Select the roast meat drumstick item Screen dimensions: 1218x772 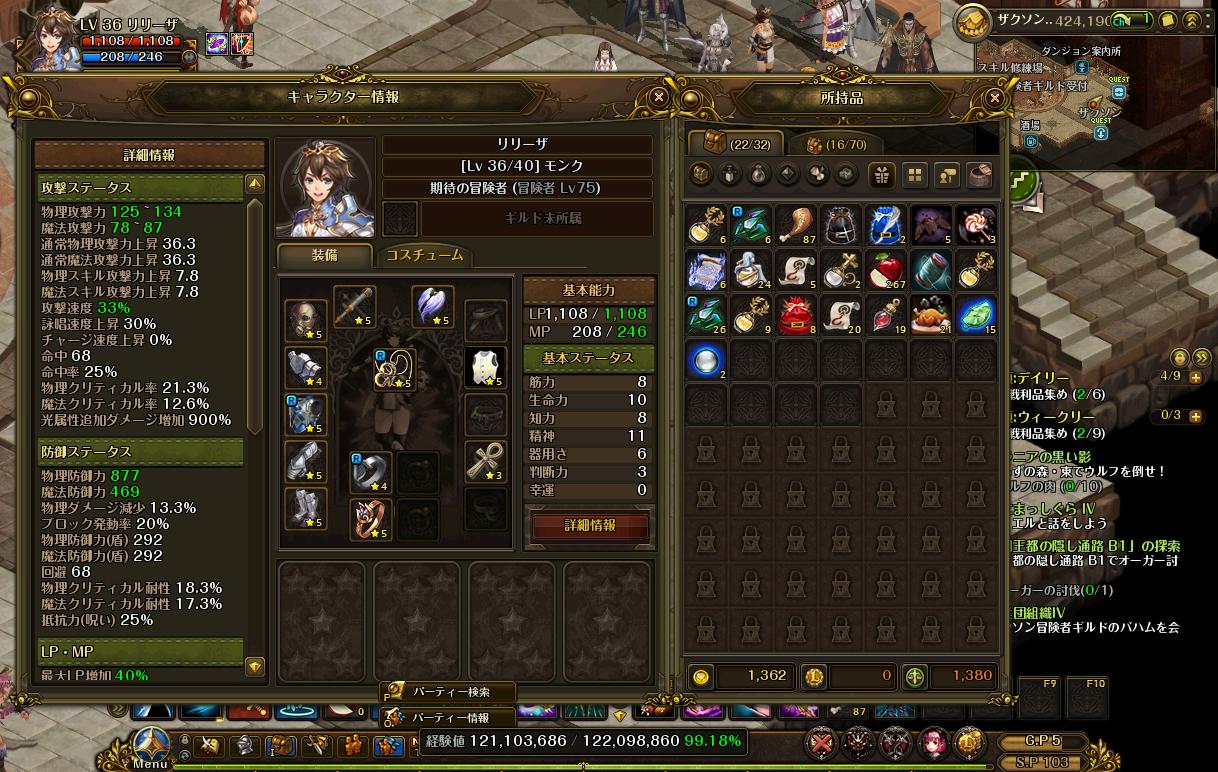coord(795,225)
